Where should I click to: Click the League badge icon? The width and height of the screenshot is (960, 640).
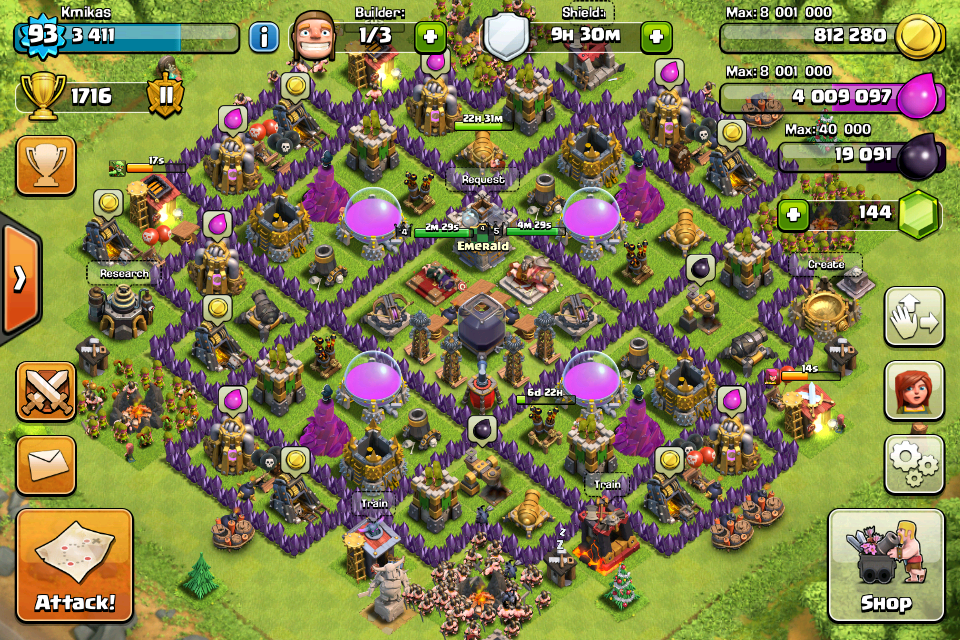(x=164, y=96)
